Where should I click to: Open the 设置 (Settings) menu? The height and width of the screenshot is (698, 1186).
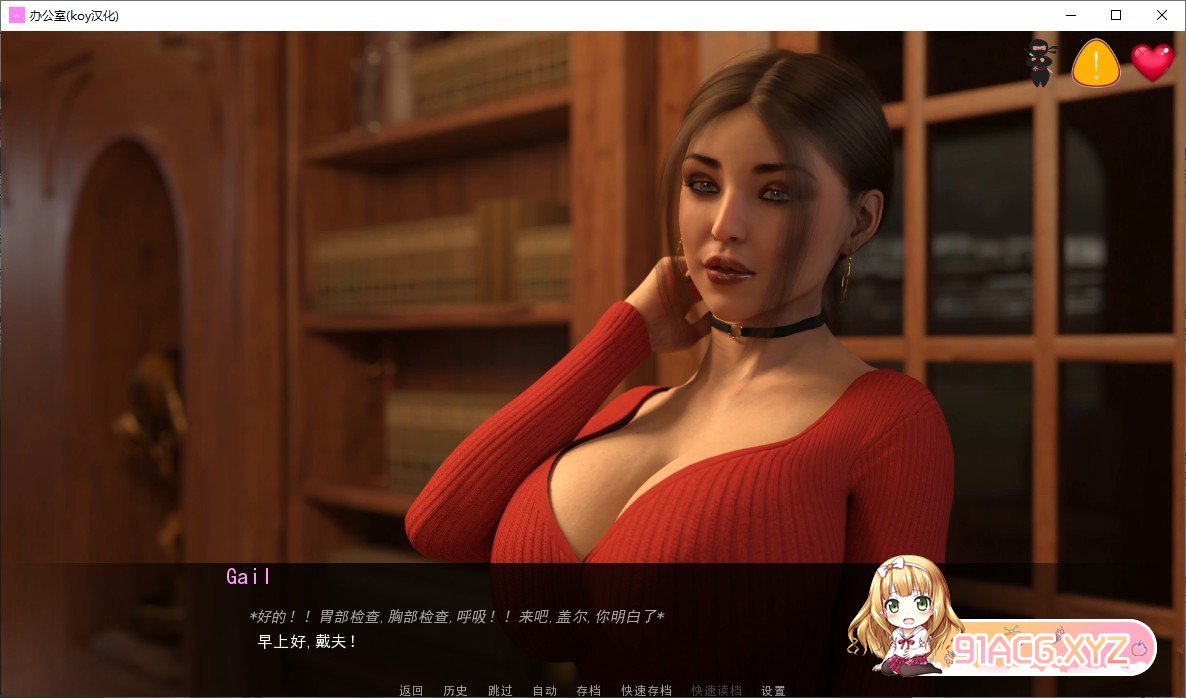click(773, 690)
